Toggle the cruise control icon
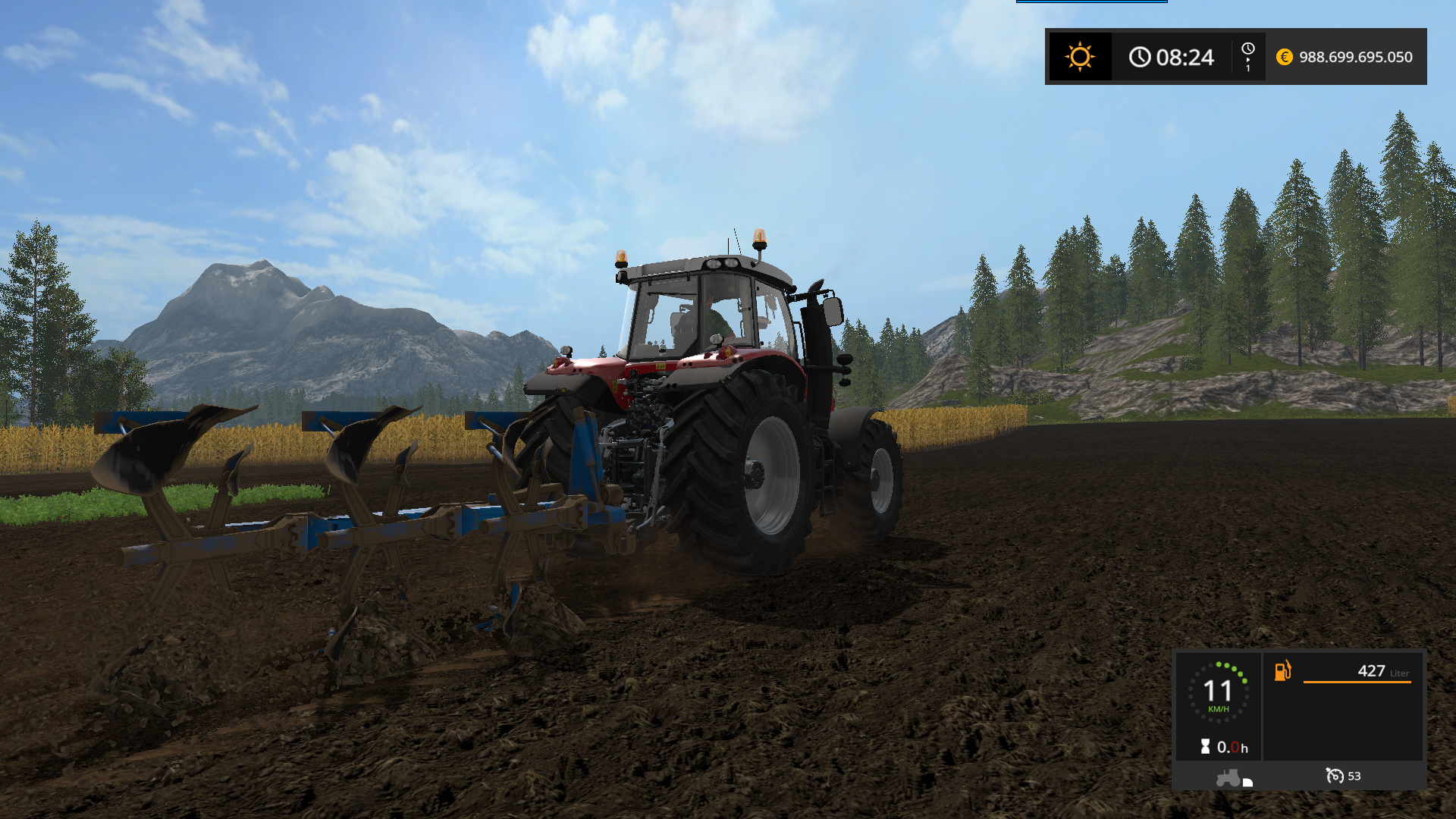Image resolution: width=1456 pixels, height=819 pixels. 1335,776
